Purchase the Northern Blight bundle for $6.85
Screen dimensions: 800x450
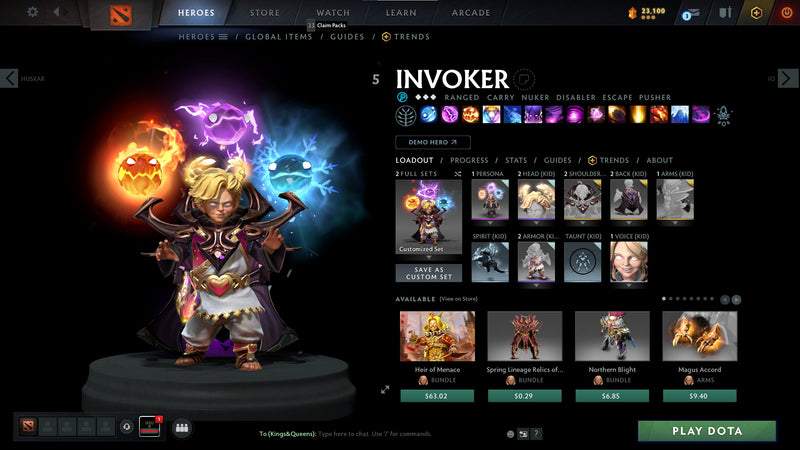click(612, 395)
